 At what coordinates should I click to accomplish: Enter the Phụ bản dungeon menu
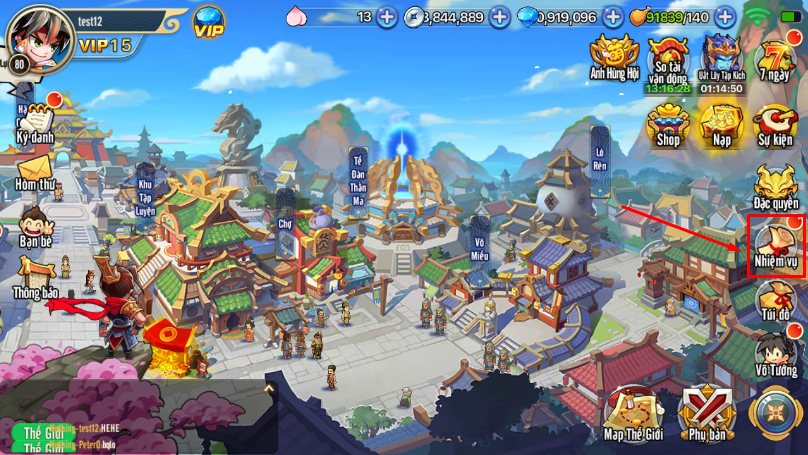[707, 414]
